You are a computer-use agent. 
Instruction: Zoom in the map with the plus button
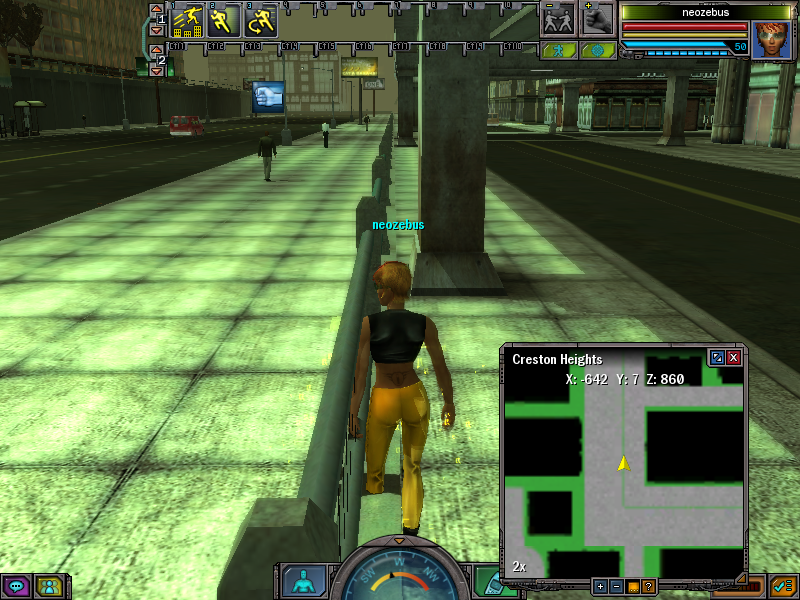point(600,586)
